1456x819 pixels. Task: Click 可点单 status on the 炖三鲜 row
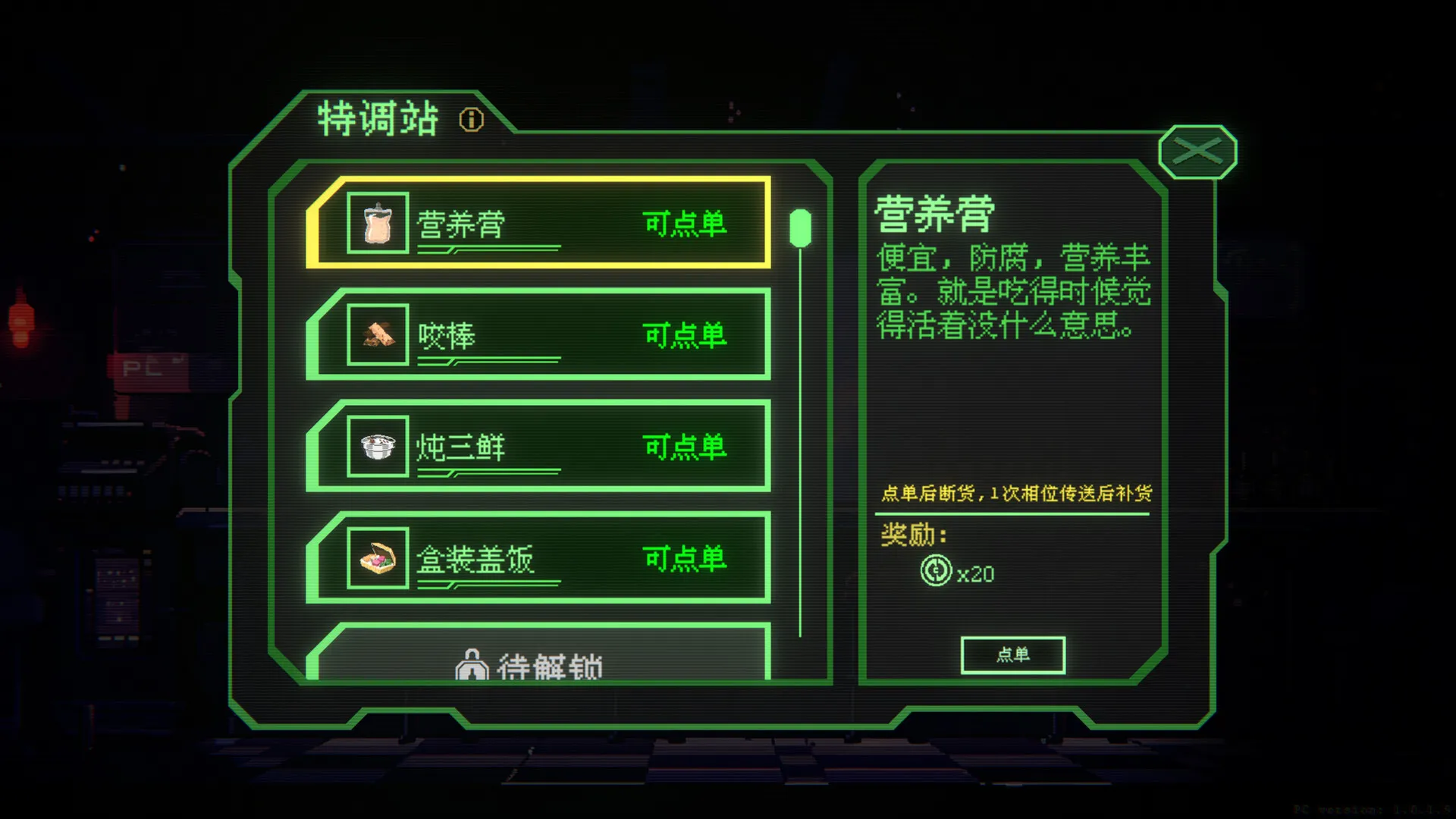click(x=685, y=445)
